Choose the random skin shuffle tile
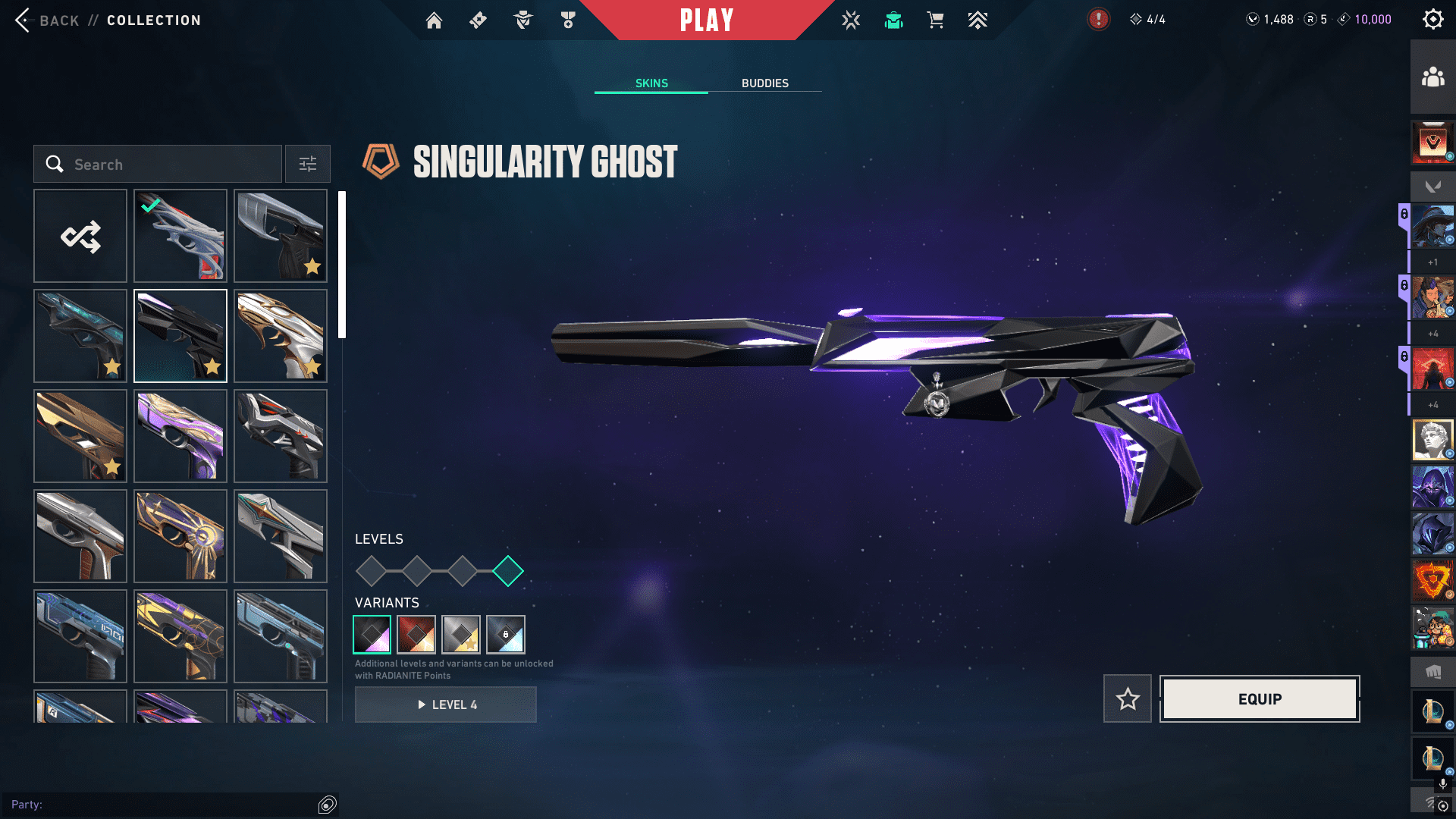Image resolution: width=1456 pixels, height=819 pixels. point(80,237)
